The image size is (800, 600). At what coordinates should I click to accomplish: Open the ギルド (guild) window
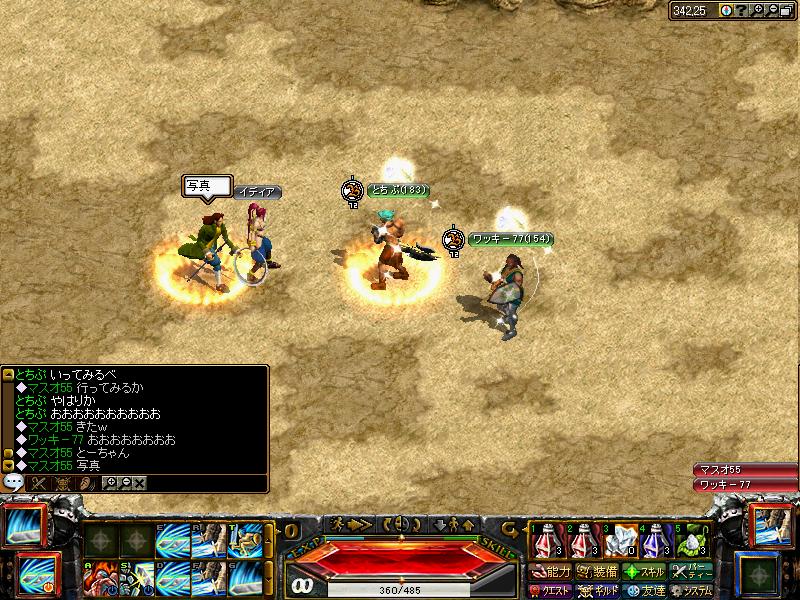[598, 590]
